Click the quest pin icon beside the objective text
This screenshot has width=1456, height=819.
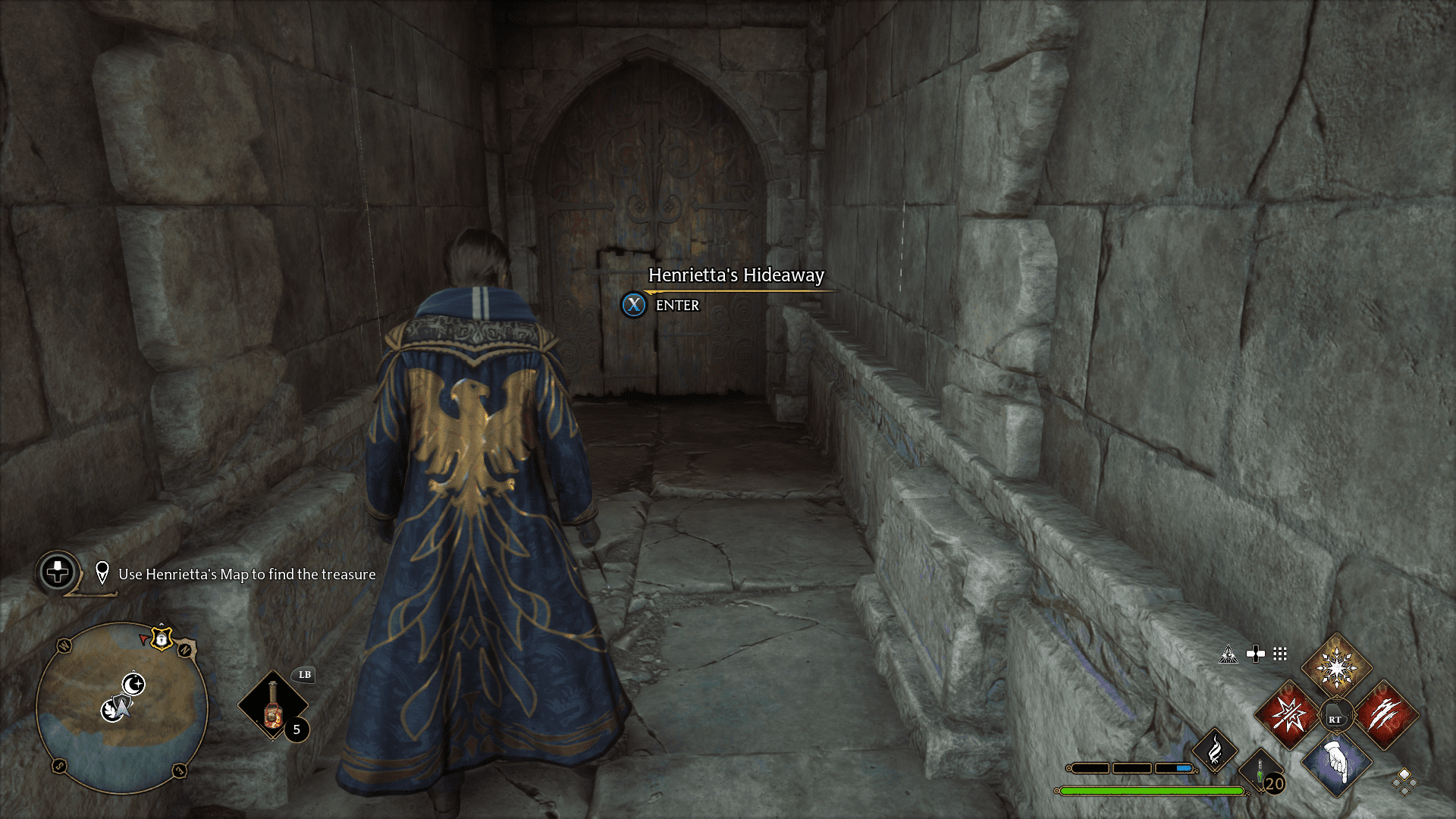point(102,571)
